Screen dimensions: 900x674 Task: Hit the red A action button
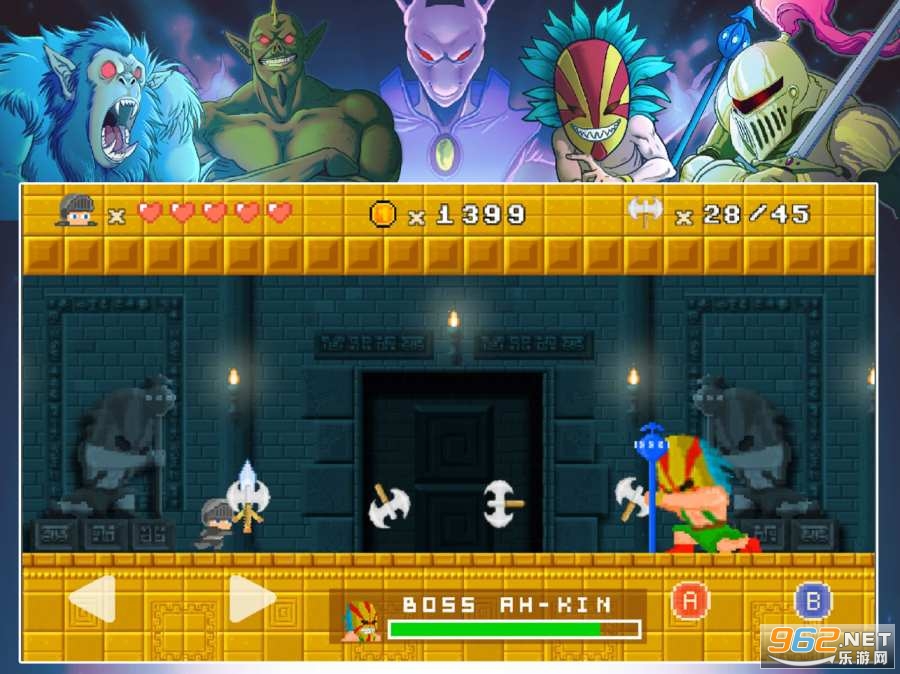(x=688, y=600)
